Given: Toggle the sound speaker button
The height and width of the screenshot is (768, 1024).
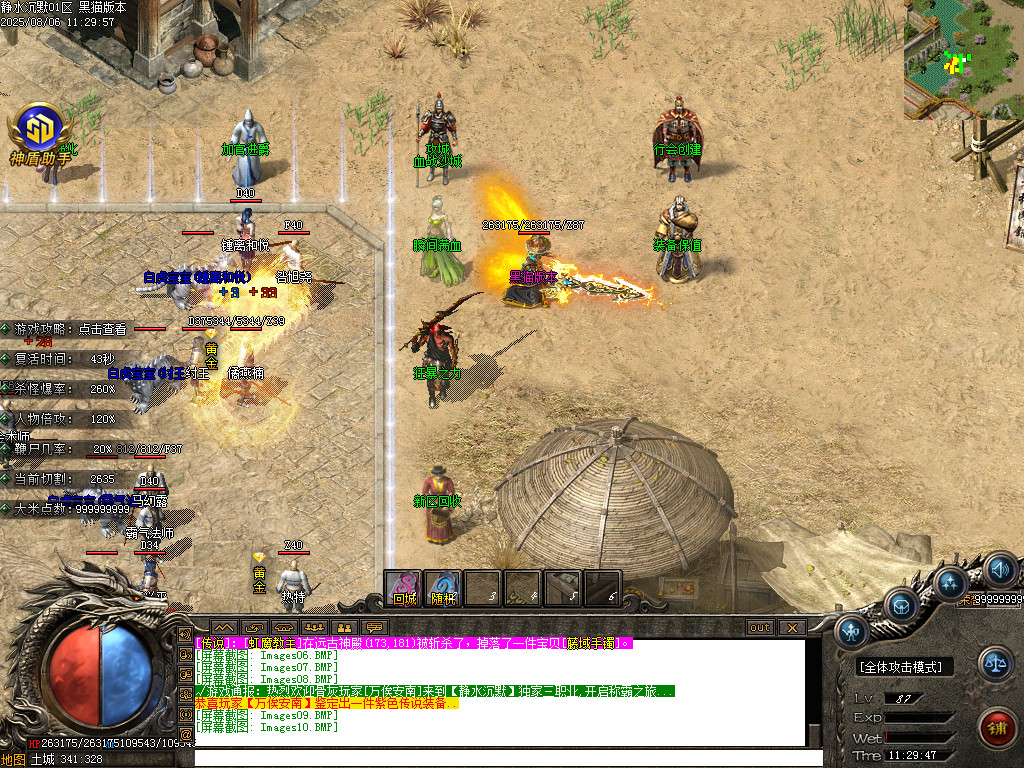Looking at the screenshot, I should (x=1000, y=571).
